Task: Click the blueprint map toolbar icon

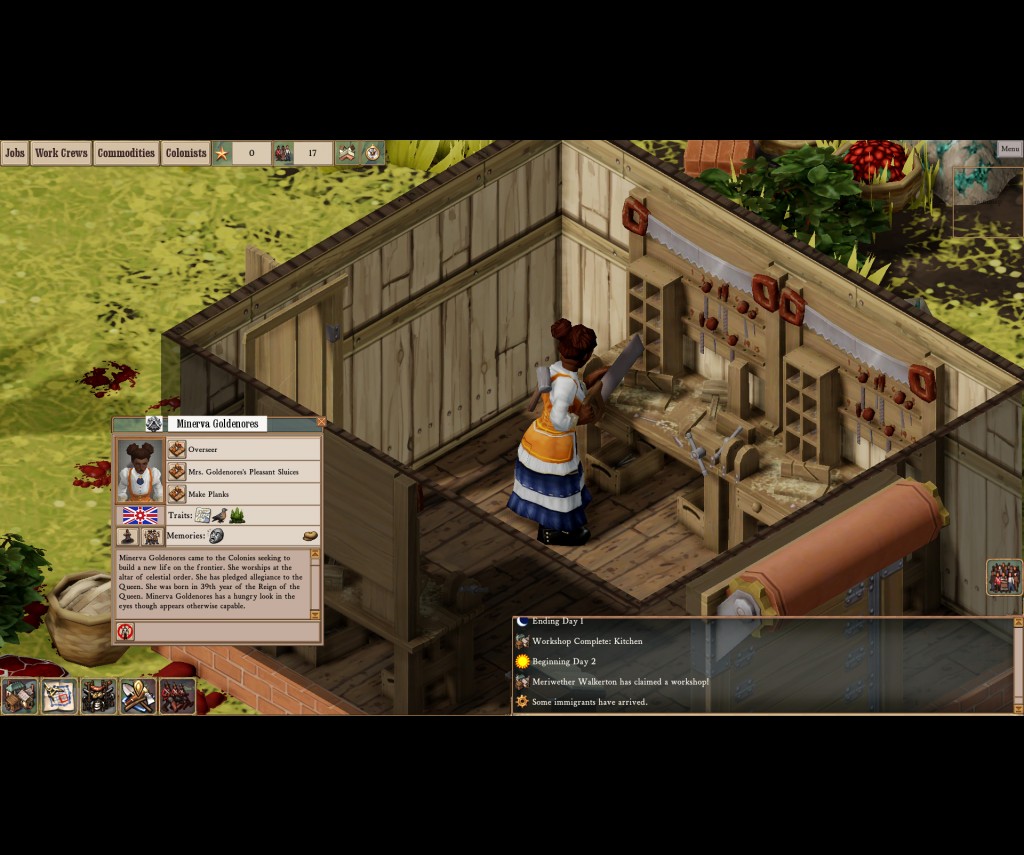Action: tap(59, 695)
